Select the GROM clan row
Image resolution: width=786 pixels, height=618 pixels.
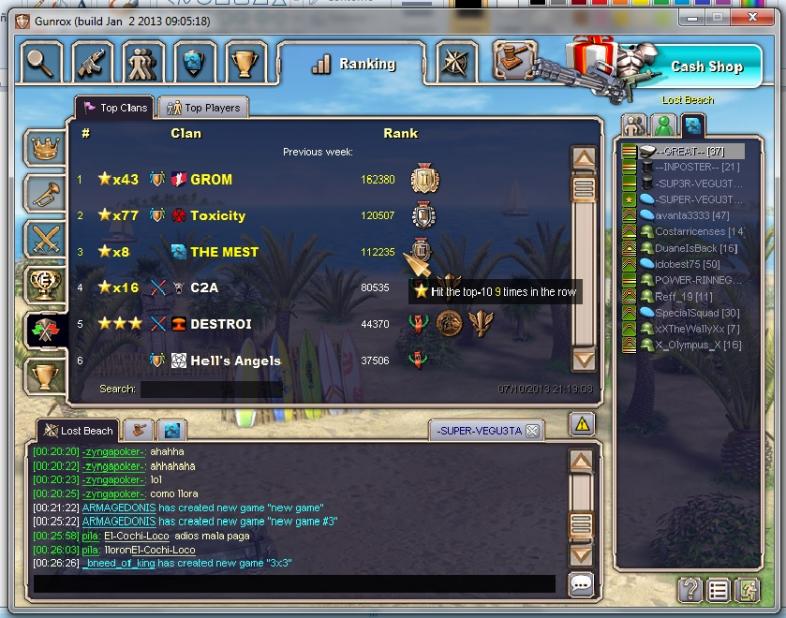[x=211, y=180]
